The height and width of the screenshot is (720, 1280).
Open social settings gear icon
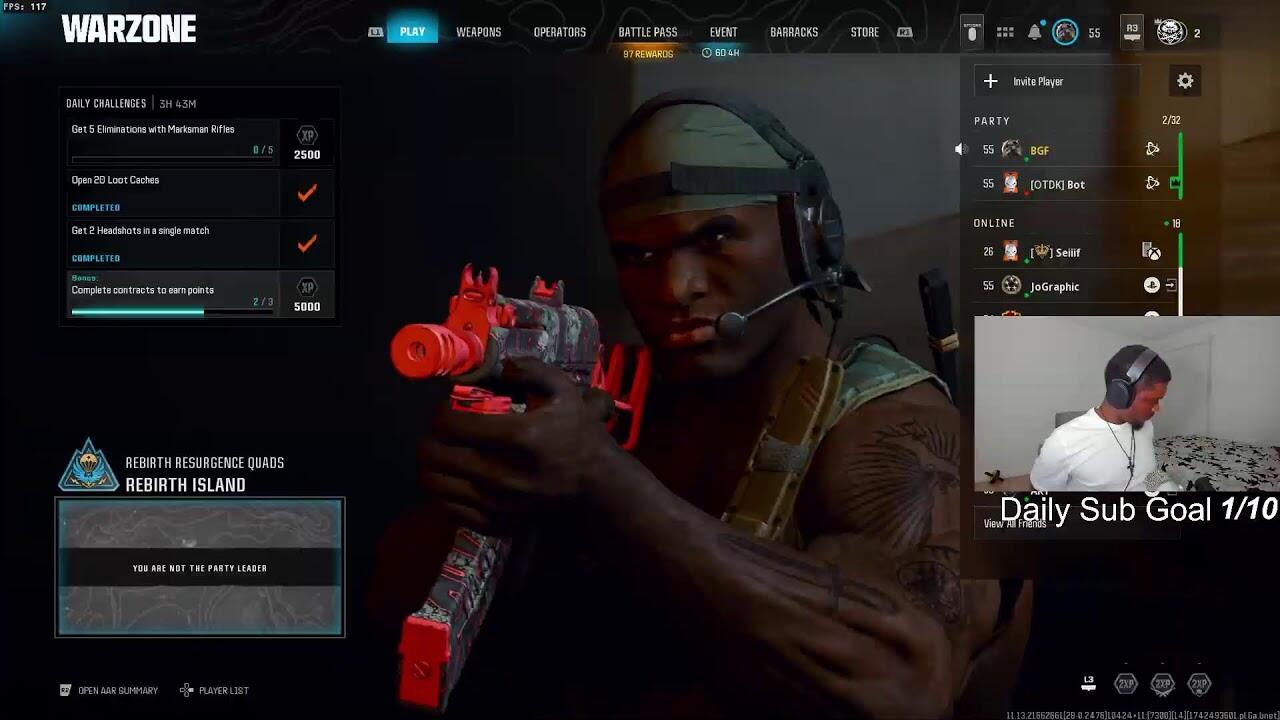pos(1185,81)
